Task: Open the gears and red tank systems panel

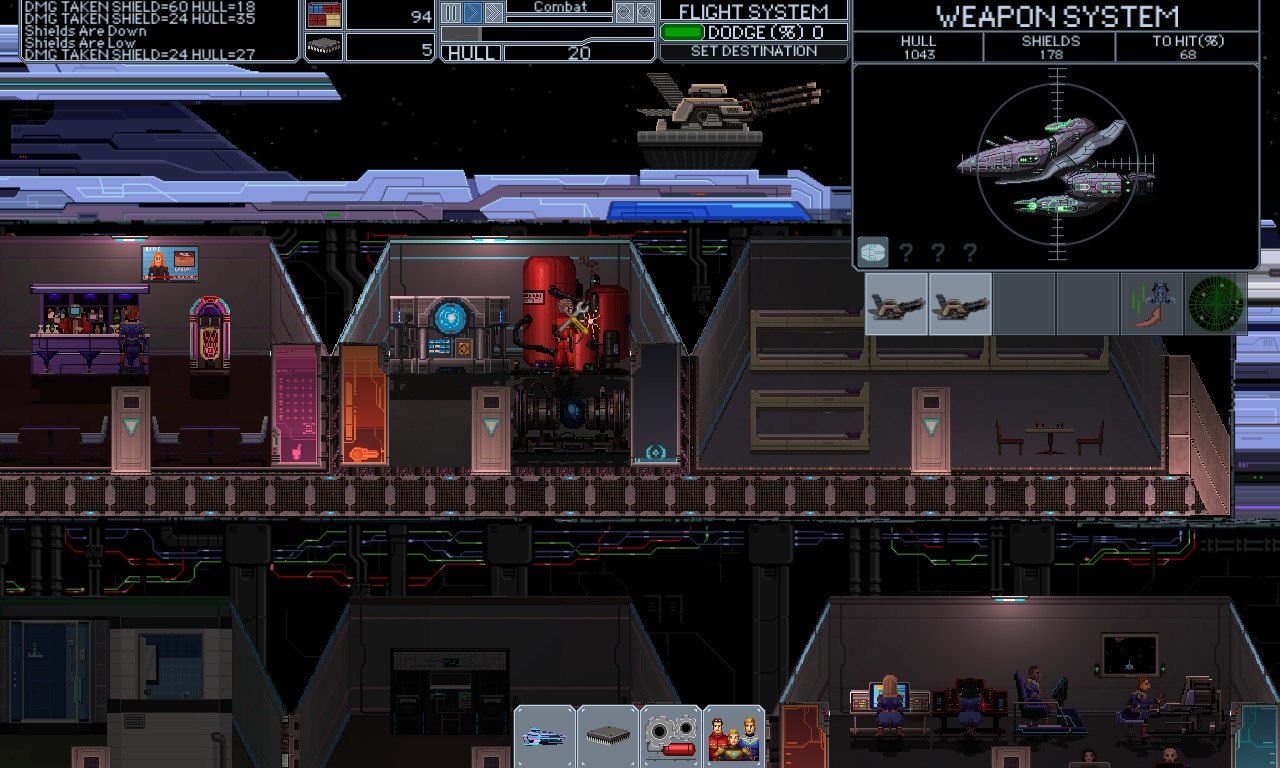Action: coord(671,737)
